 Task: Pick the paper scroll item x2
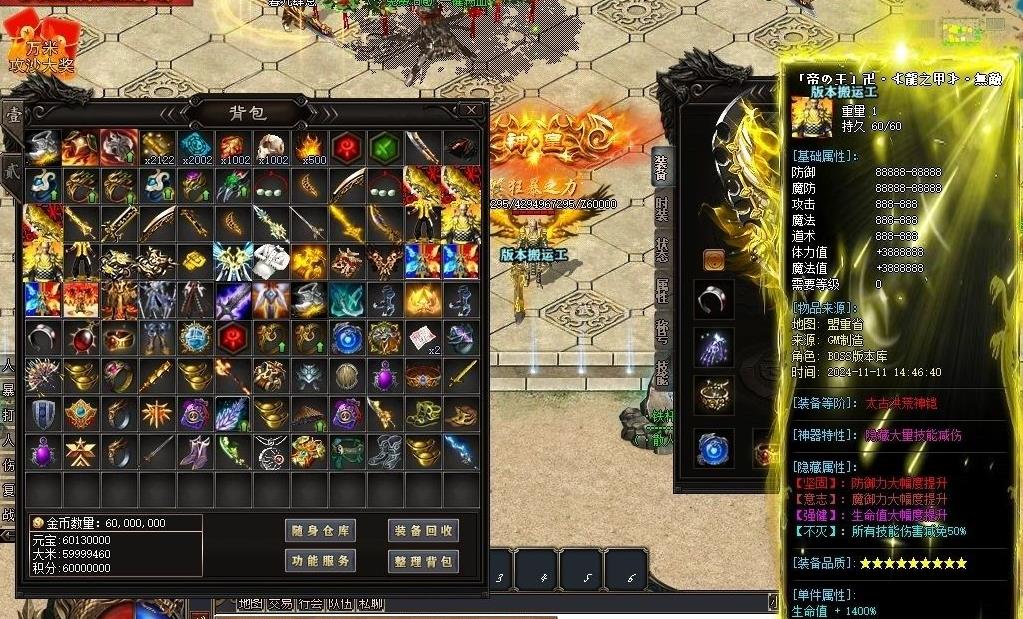coord(424,338)
